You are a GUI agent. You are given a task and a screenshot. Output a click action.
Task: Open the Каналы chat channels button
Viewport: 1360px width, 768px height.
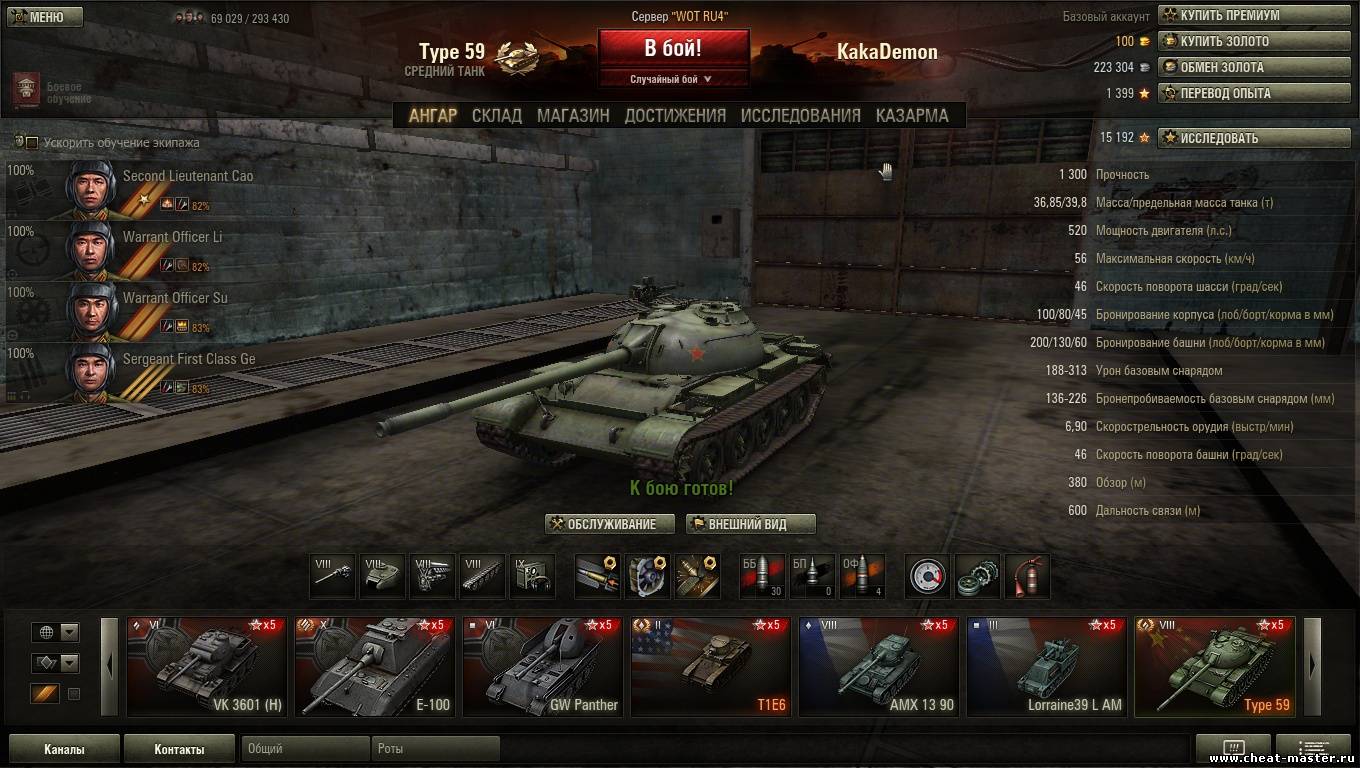pyautogui.click(x=64, y=749)
